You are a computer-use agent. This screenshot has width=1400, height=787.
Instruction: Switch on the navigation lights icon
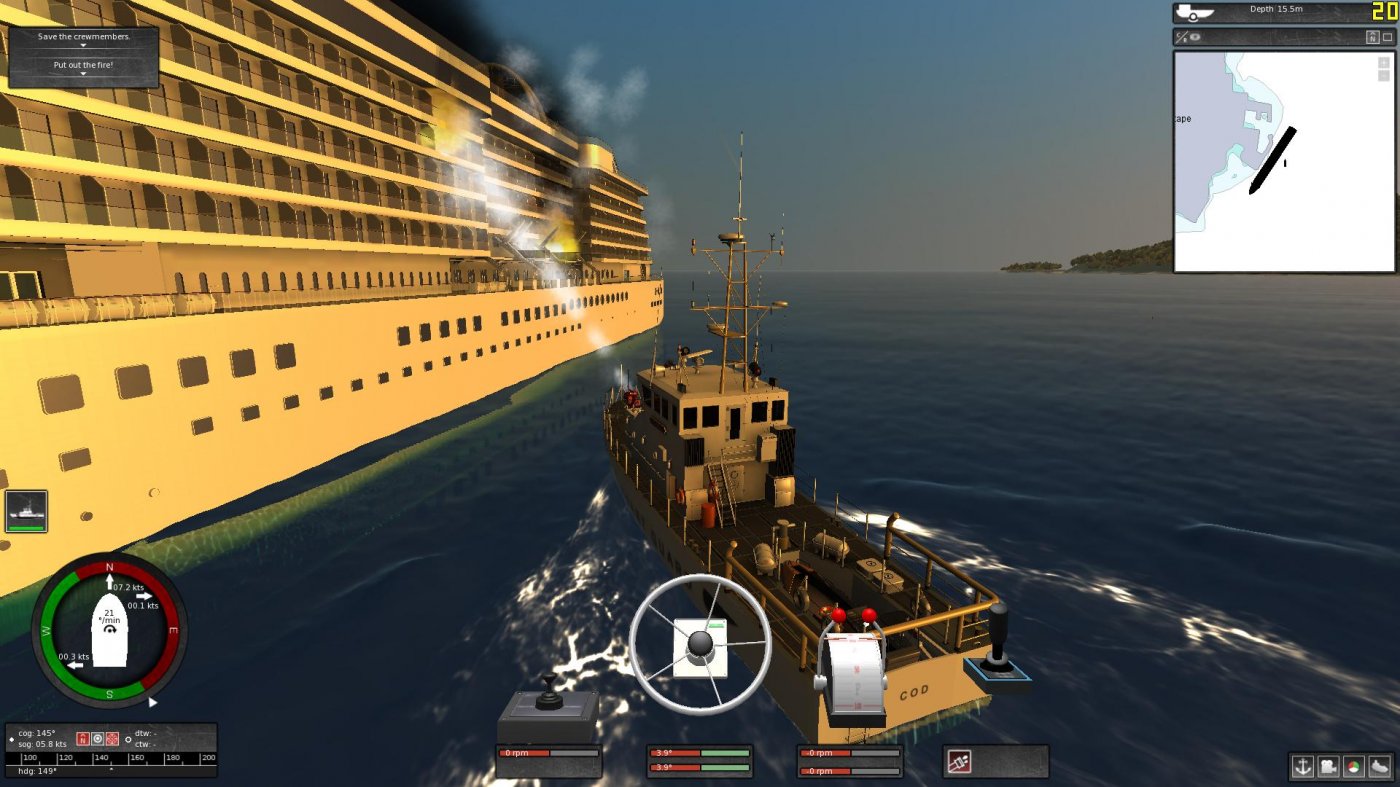(1354, 768)
